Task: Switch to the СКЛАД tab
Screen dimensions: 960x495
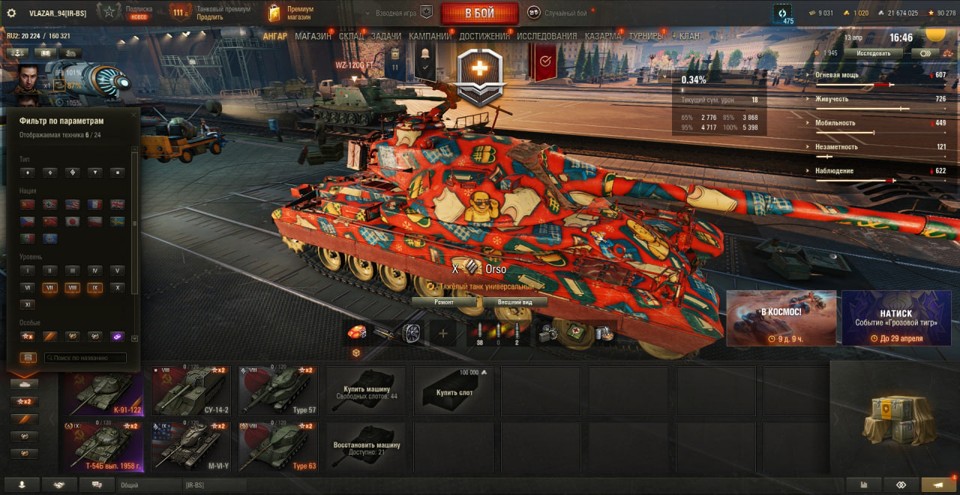Action: 351,36
